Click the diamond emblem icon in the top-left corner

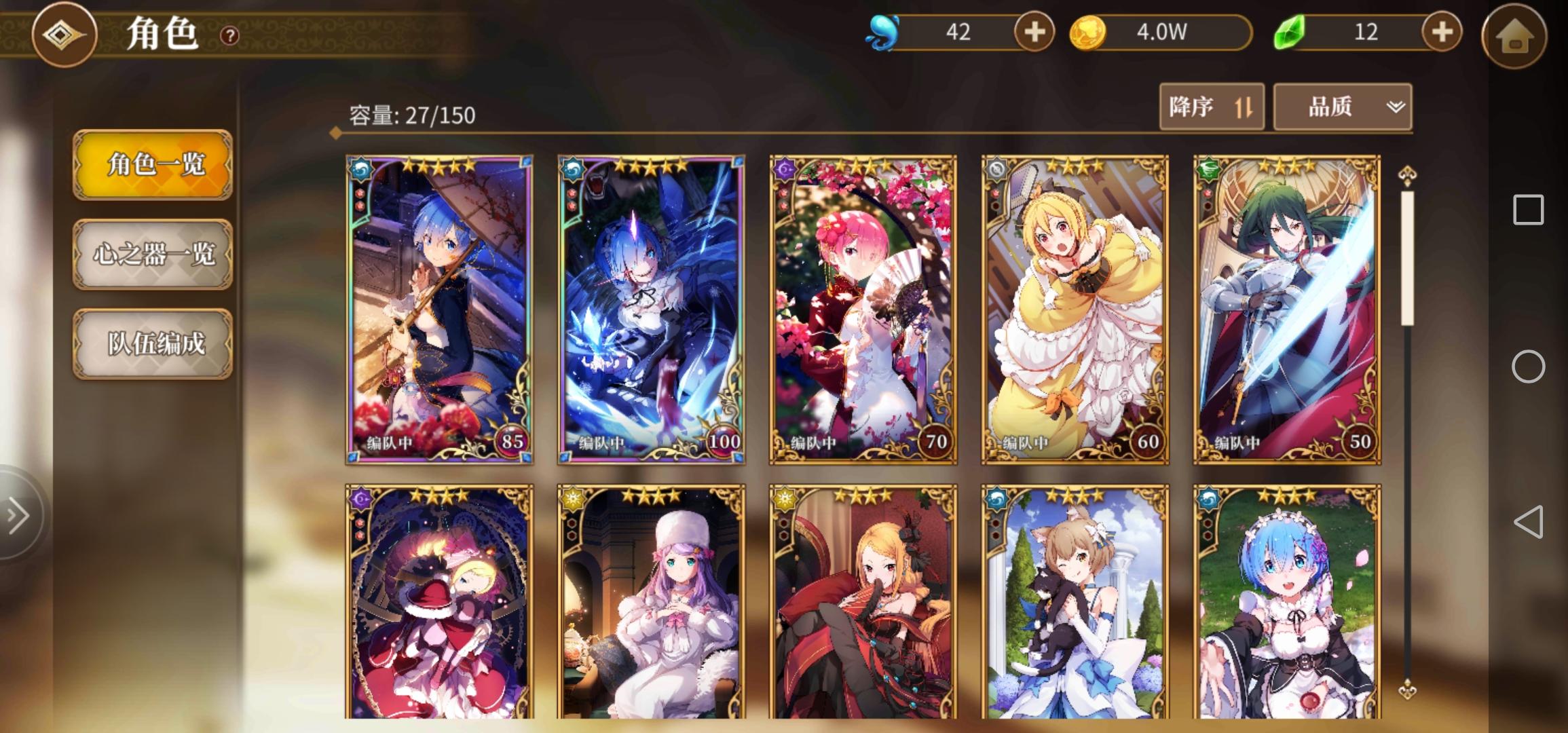(x=64, y=36)
